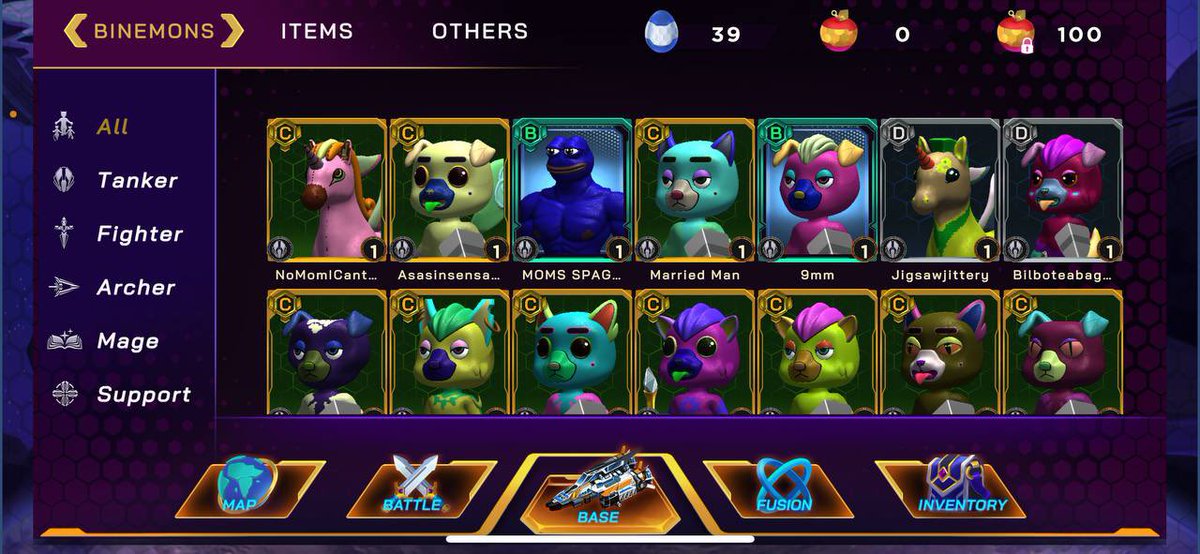
Task: Filter by Support class
Action: pos(143,395)
